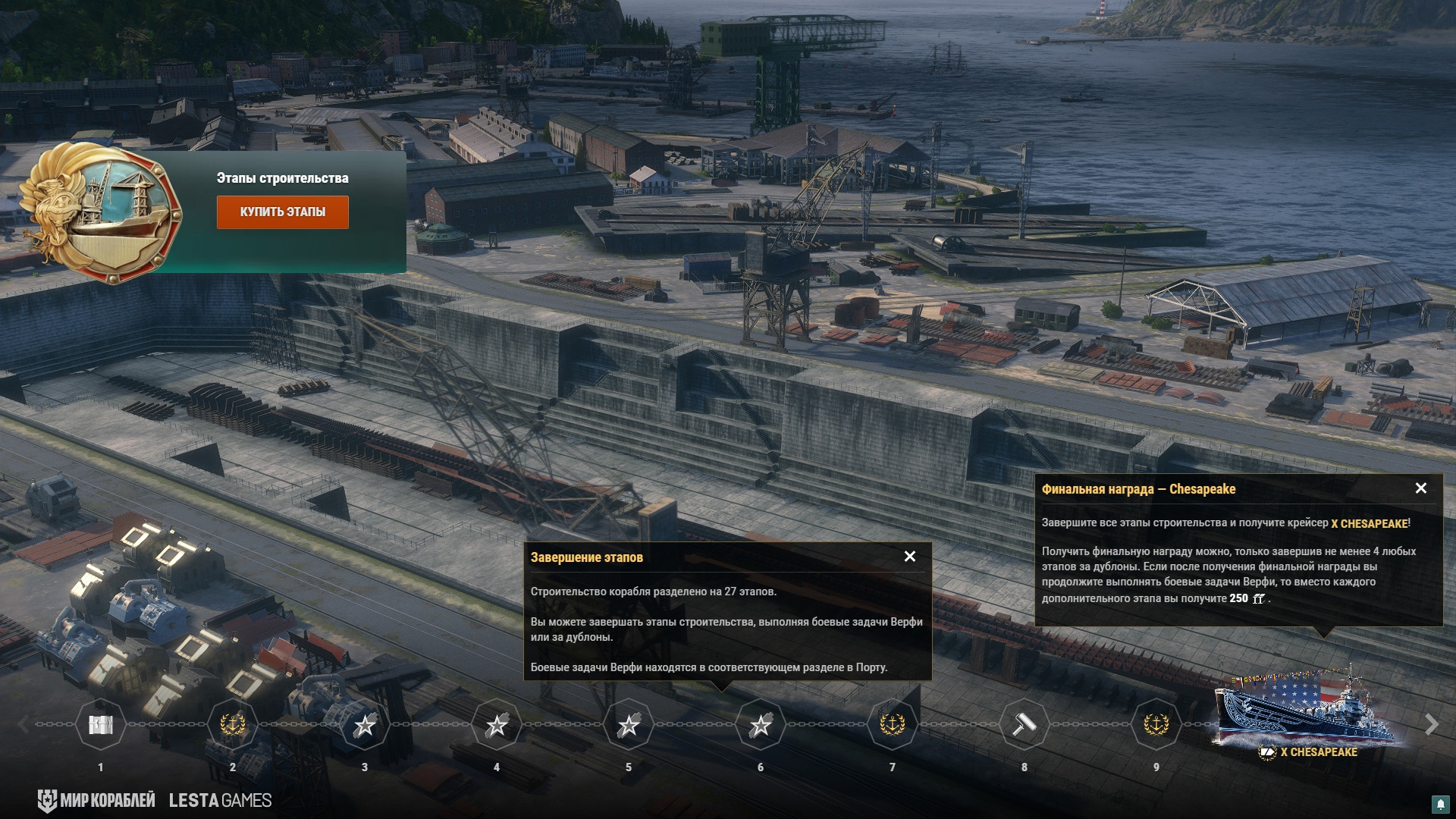Select construction stage 1 icon
1456x819 pixels.
tap(101, 725)
